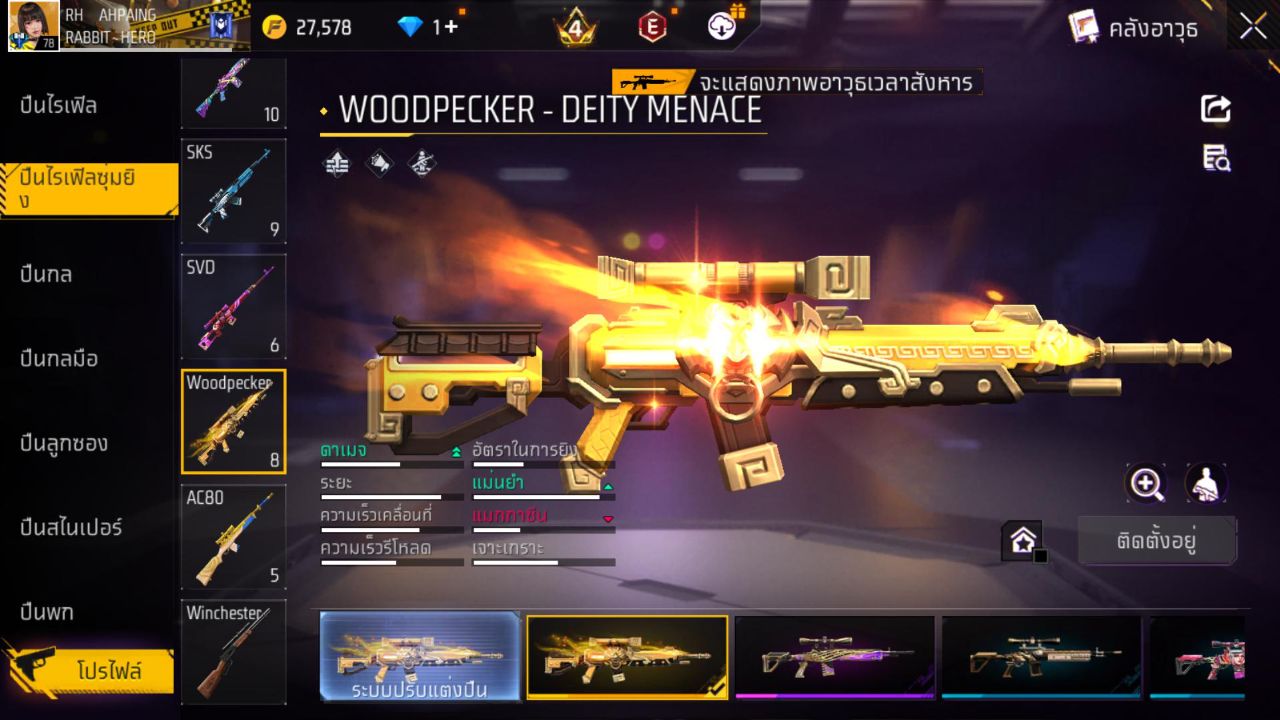Open the character weapon preview icon
Image resolution: width=1280 pixels, height=720 pixels.
1205,485
